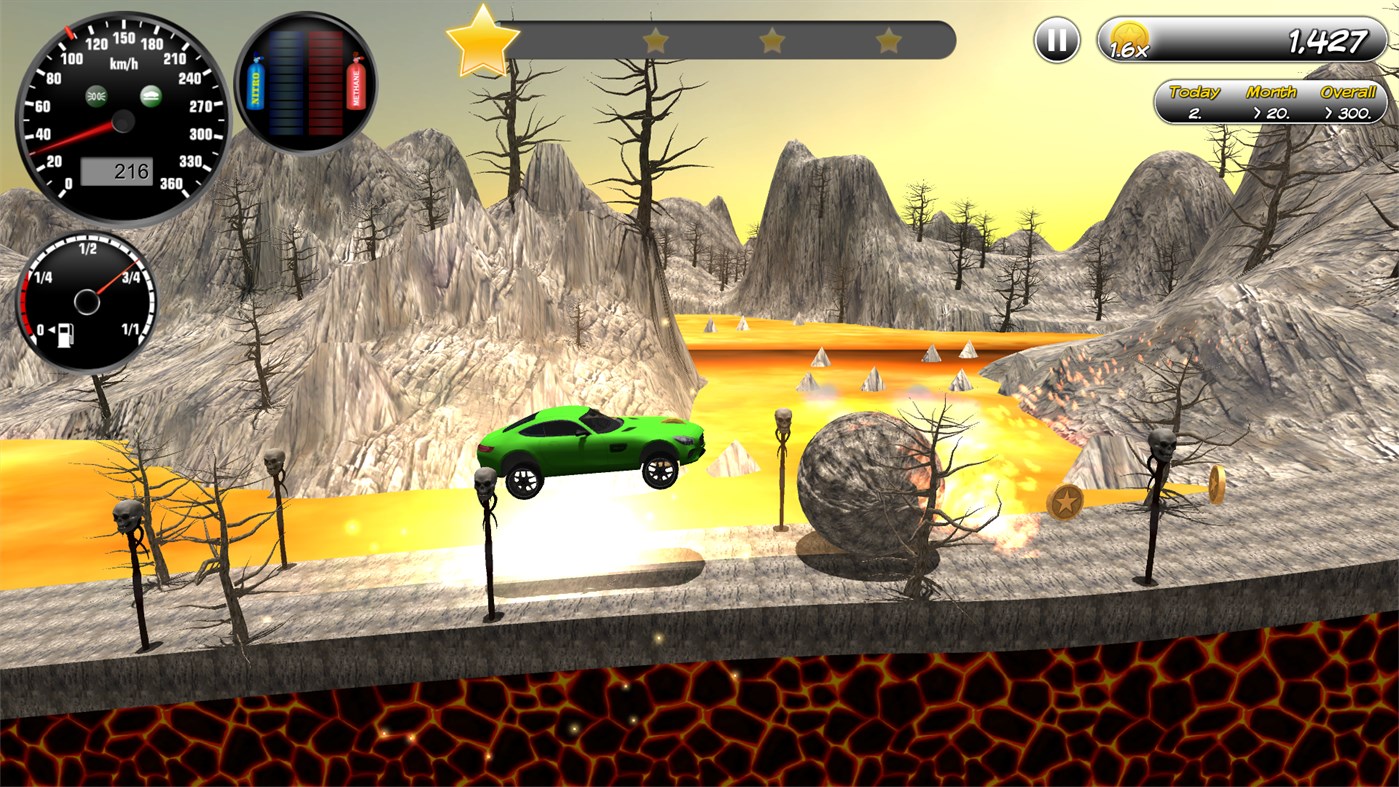Select the Today column in the leaderboard
Image resolution: width=1399 pixels, height=787 pixels.
tap(1194, 91)
